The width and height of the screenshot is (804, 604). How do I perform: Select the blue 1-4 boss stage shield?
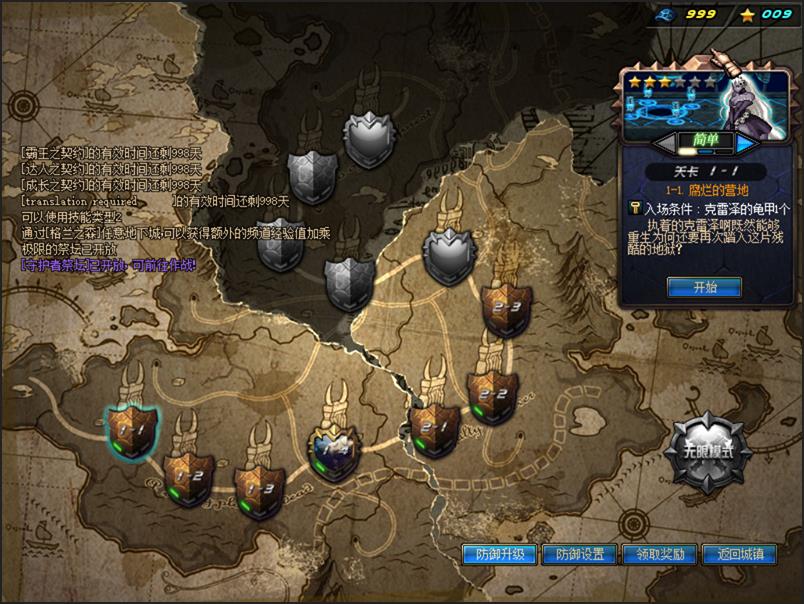click(x=335, y=453)
